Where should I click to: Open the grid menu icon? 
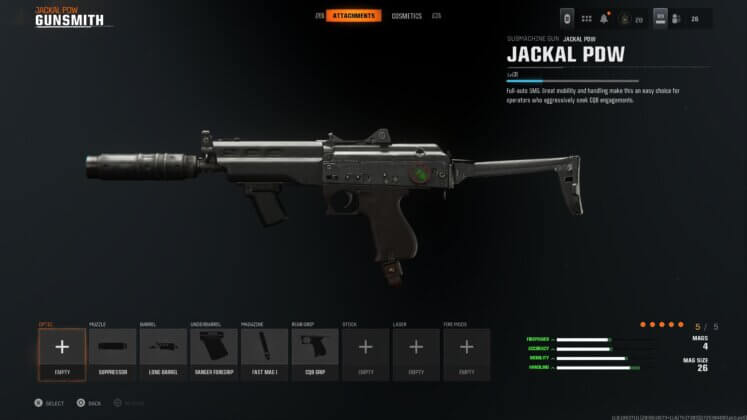pyautogui.click(x=586, y=18)
